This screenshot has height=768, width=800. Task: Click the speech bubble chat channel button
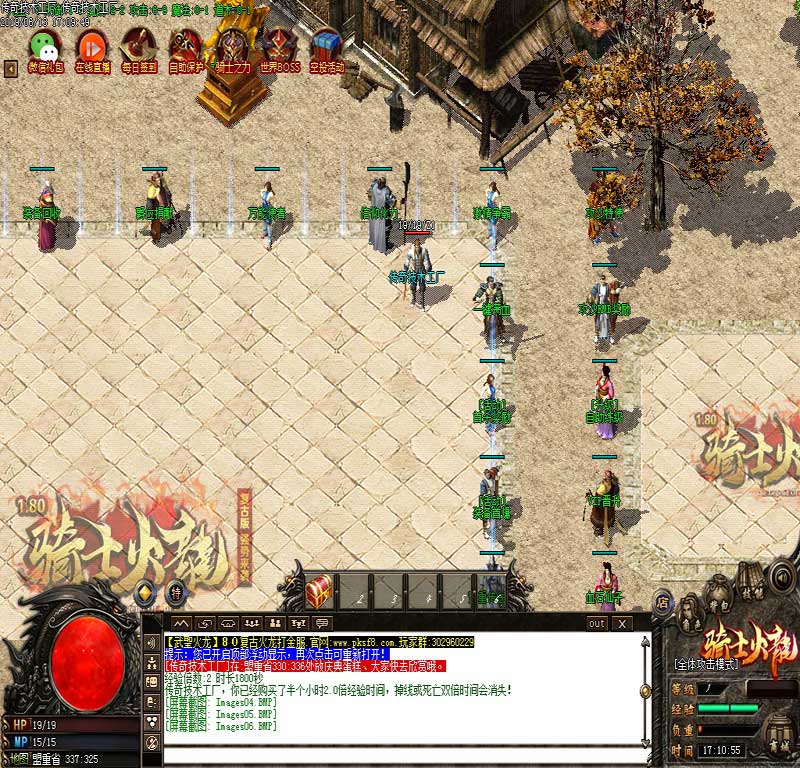[322, 623]
